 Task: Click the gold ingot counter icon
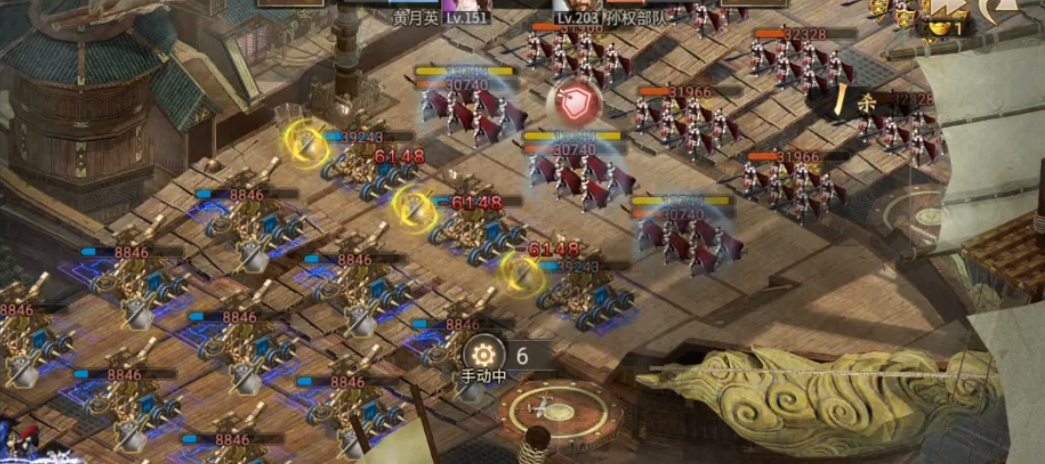(x=940, y=27)
